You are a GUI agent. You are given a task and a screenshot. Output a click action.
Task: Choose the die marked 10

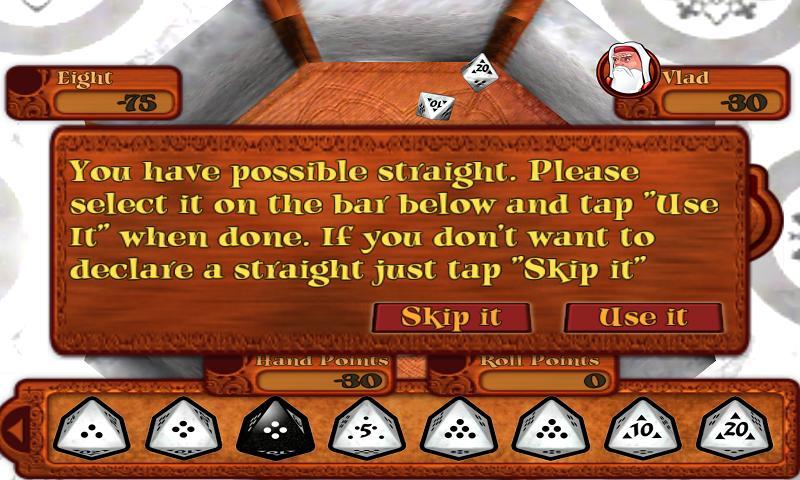(x=643, y=428)
